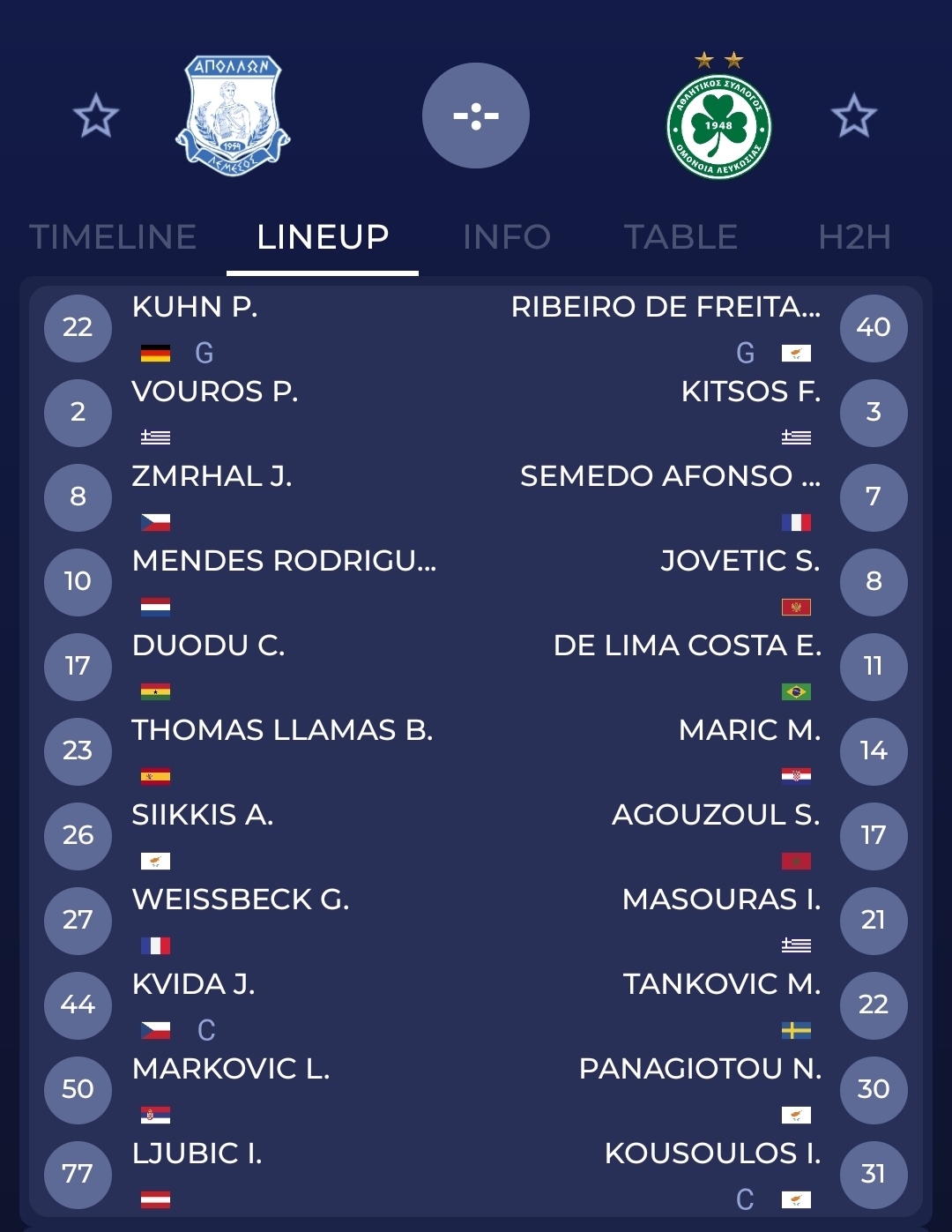Open the Info tab

click(507, 237)
